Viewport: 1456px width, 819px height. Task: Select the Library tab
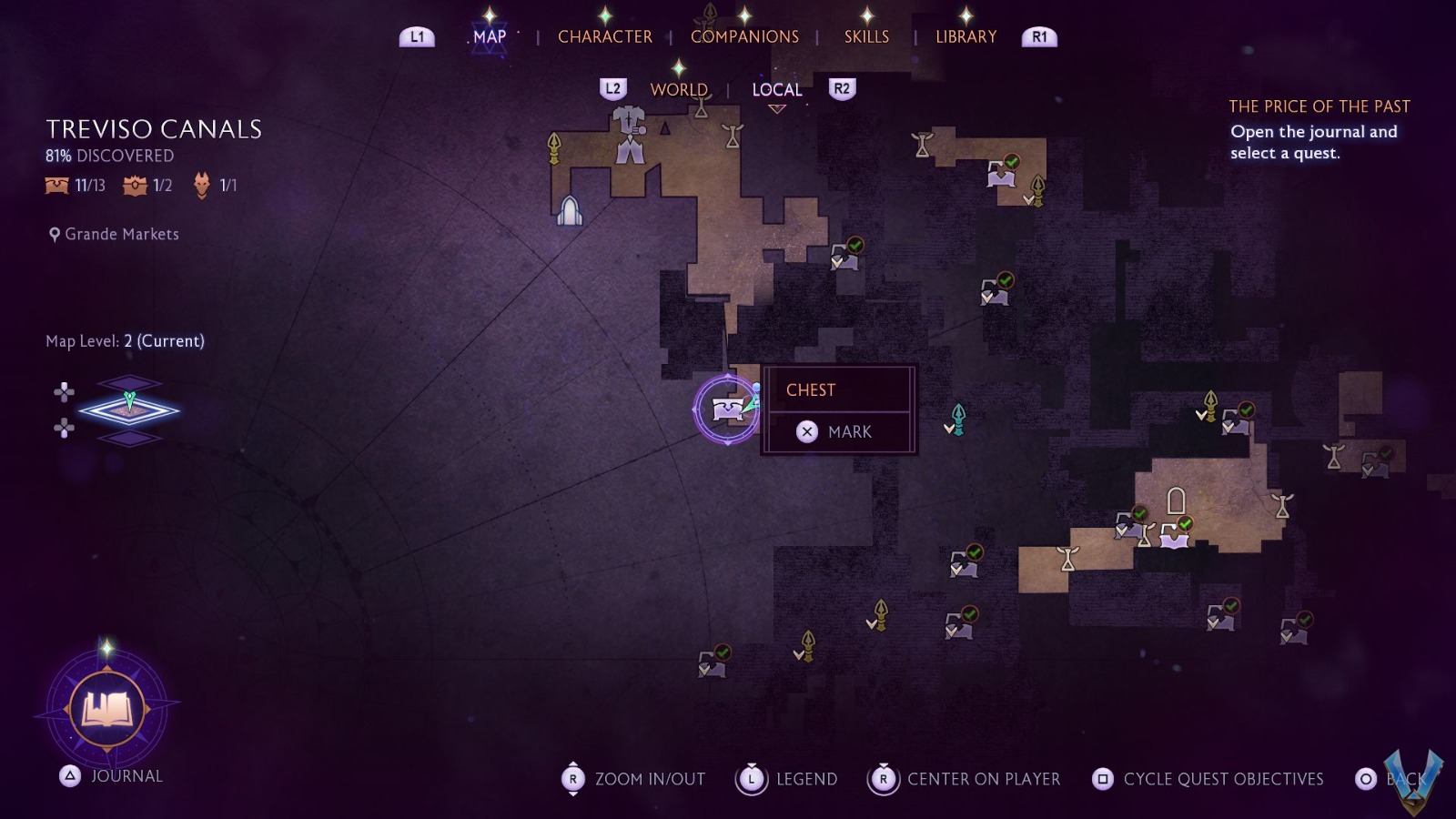point(966,36)
